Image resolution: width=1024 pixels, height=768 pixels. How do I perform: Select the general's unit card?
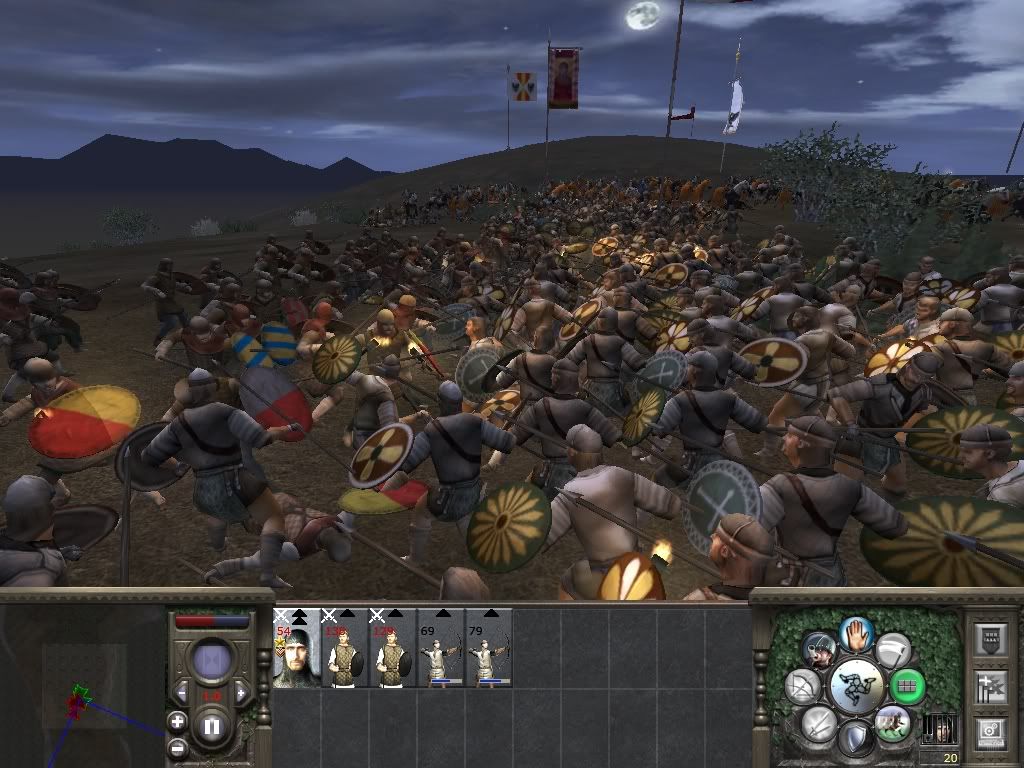296,648
